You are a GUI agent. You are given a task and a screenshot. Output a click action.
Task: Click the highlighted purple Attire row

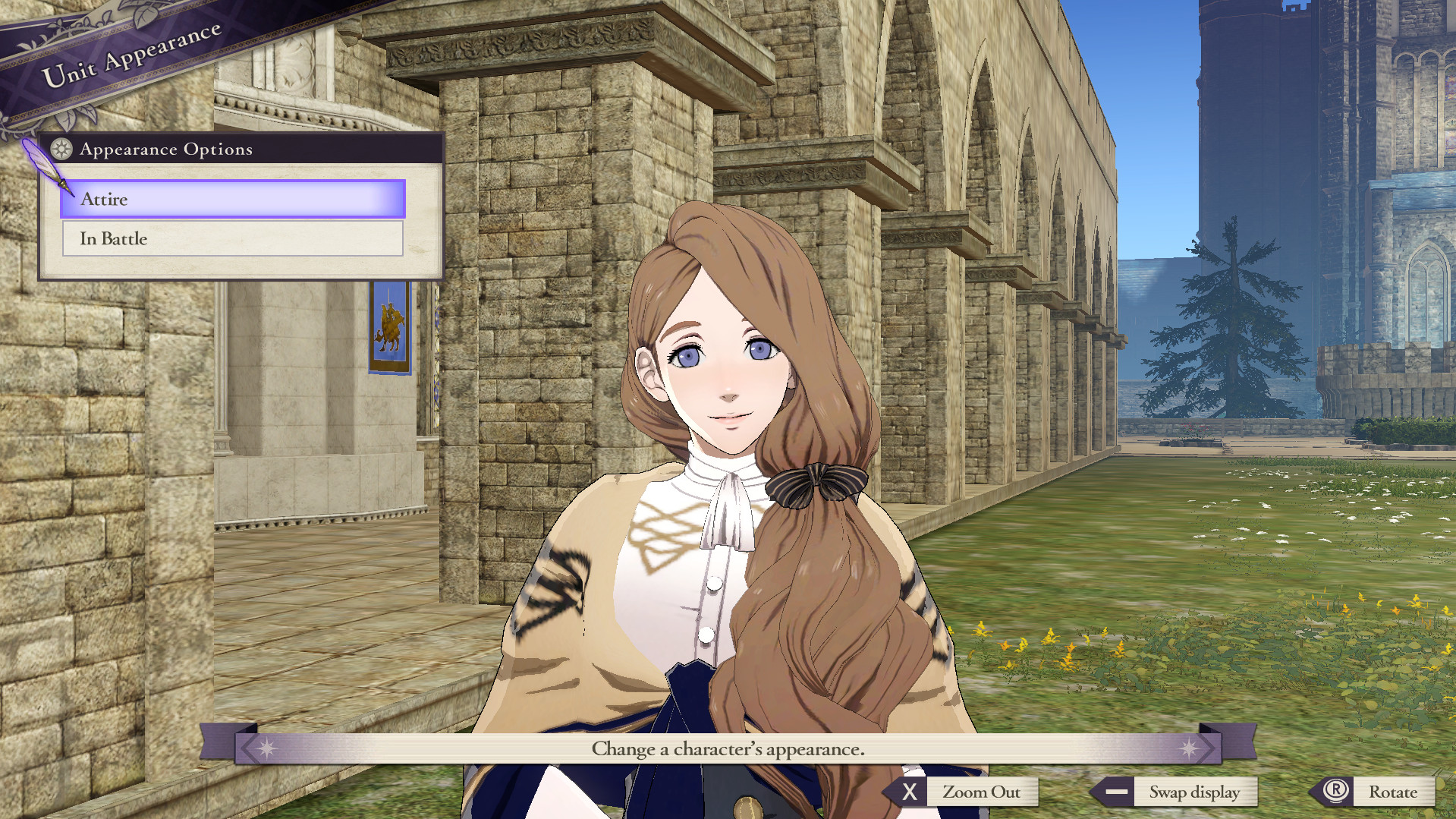tap(231, 200)
